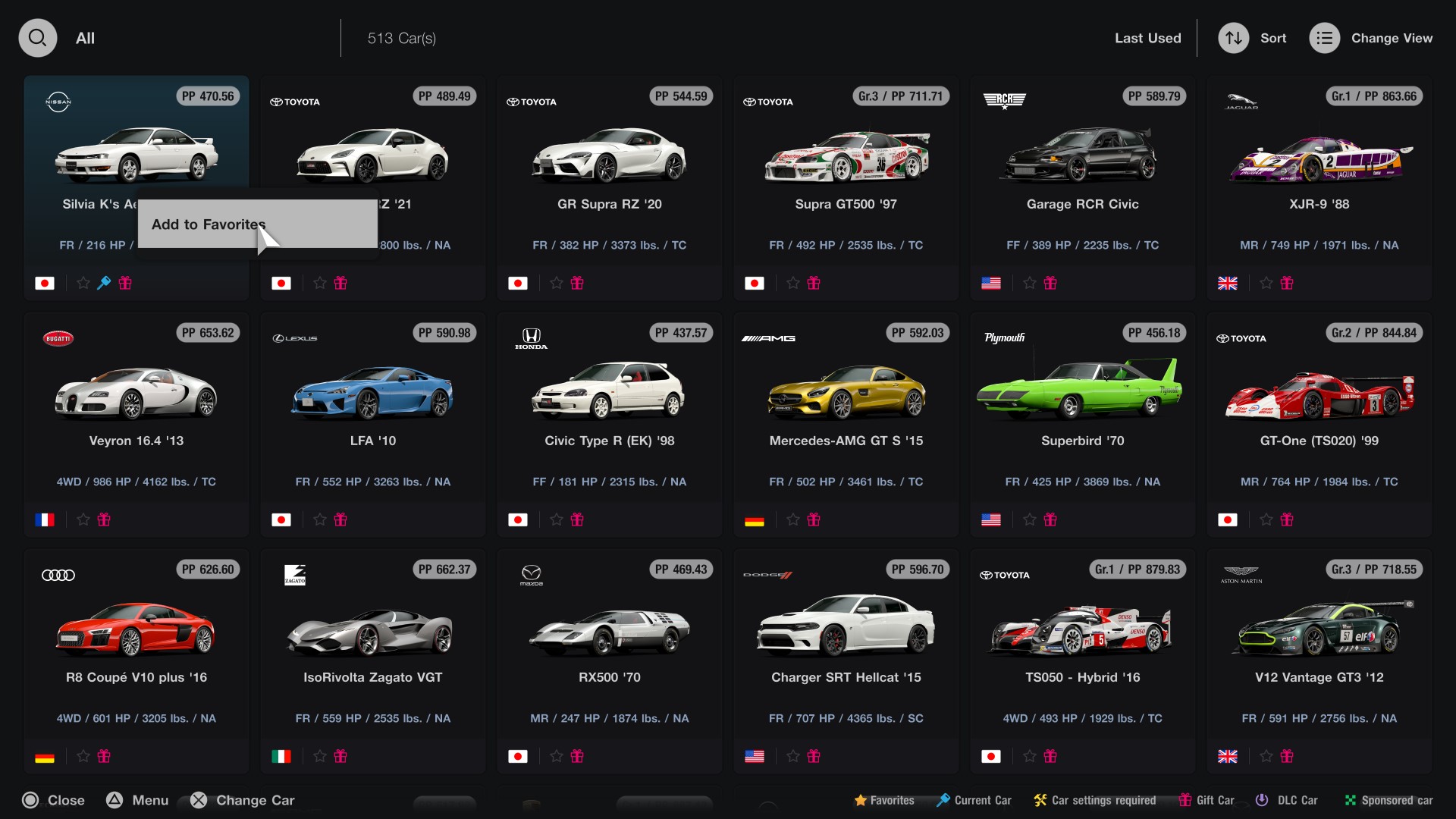The height and width of the screenshot is (819, 1456).
Task: Click the gift icon under the GR Supra RZ
Action: [x=578, y=283]
